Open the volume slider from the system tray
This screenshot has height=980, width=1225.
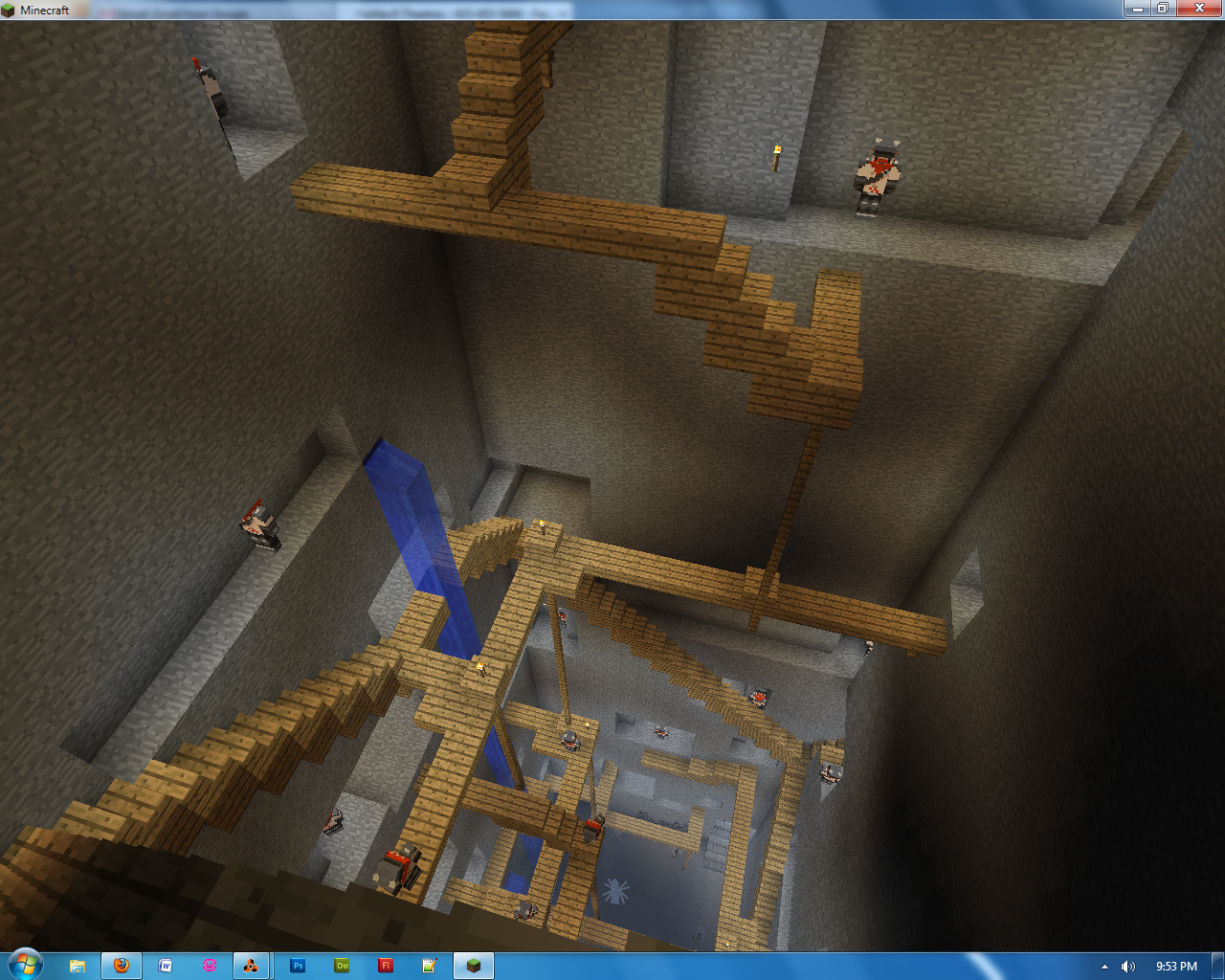click(1129, 967)
